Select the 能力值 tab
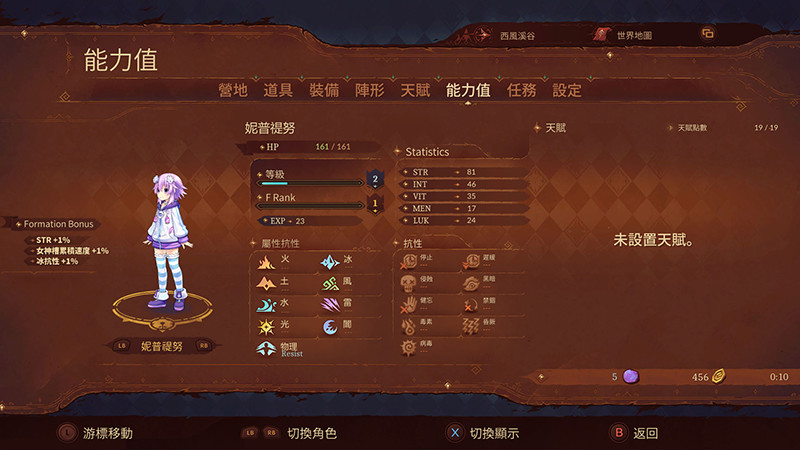The width and height of the screenshot is (800, 450). tap(468, 90)
